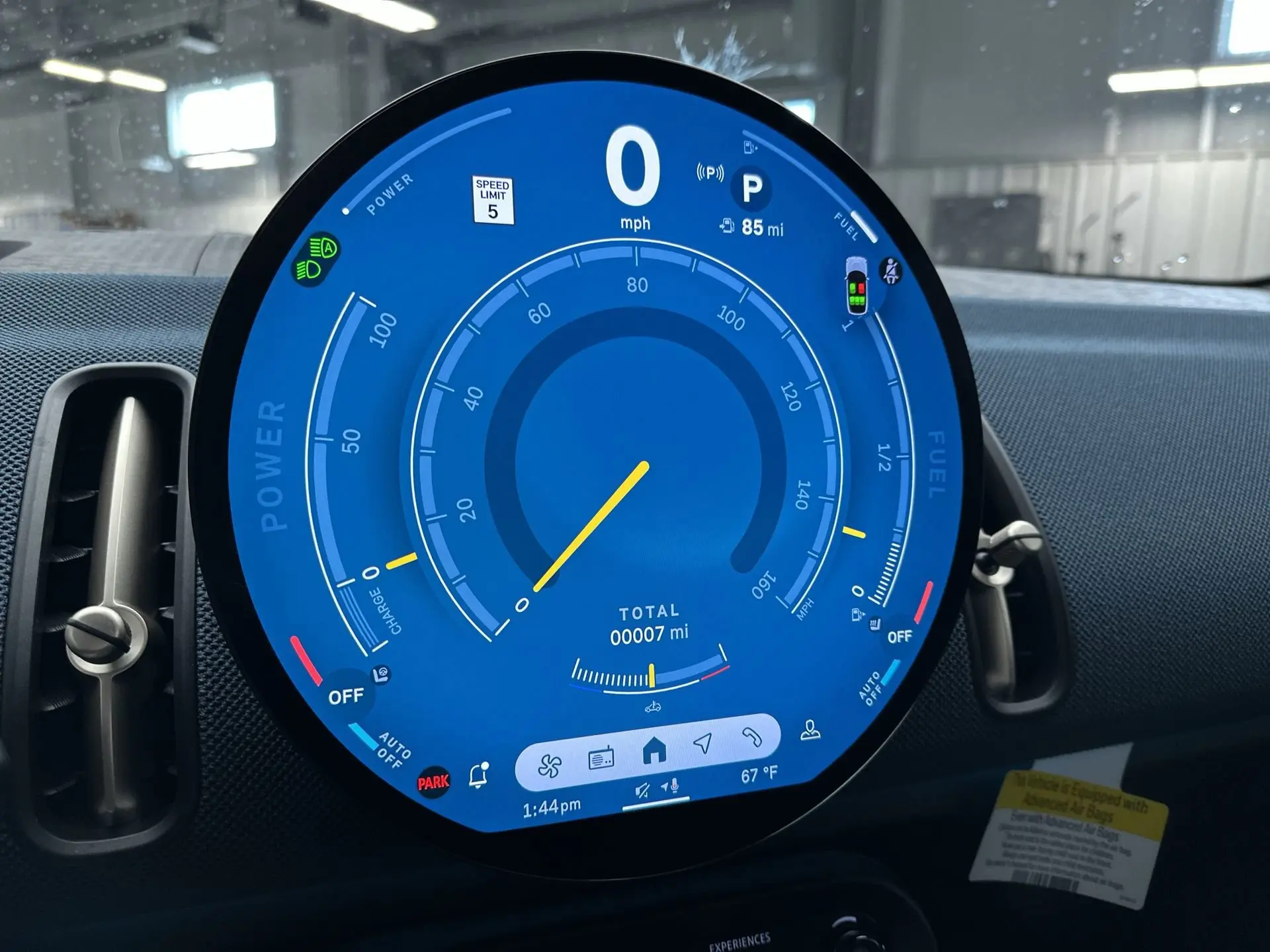Open the driver profile icon
1270x952 pixels.
pyautogui.click(x=810, y=730)
